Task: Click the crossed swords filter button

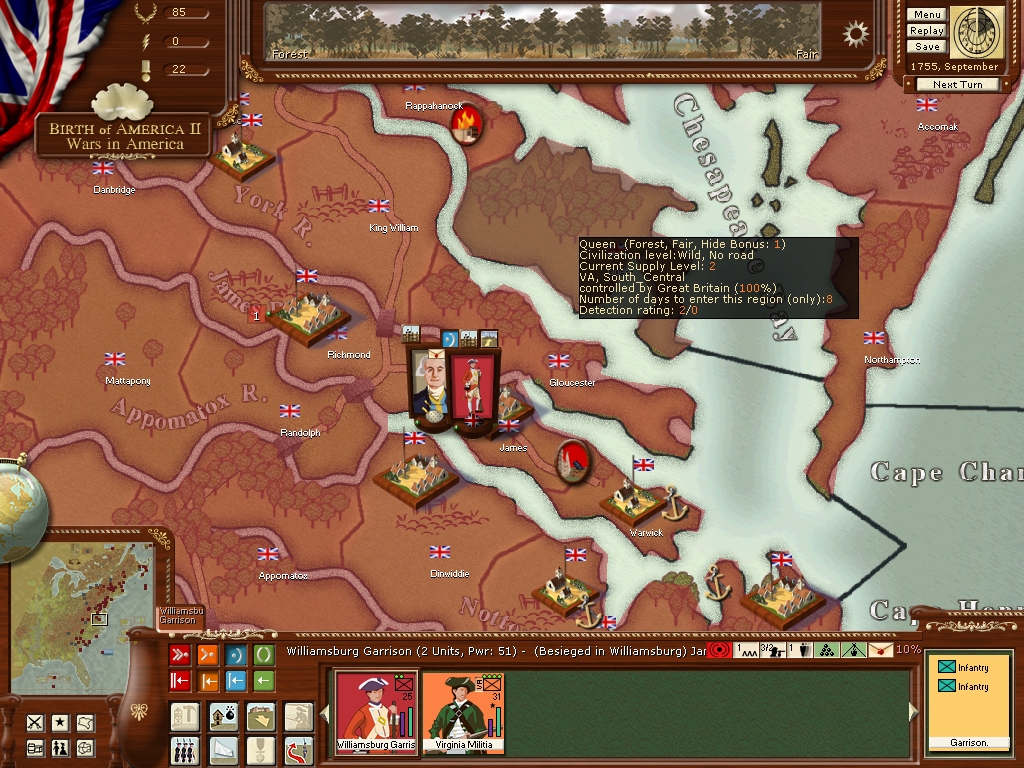Action: pyautogui.click(x=35, y=722)
